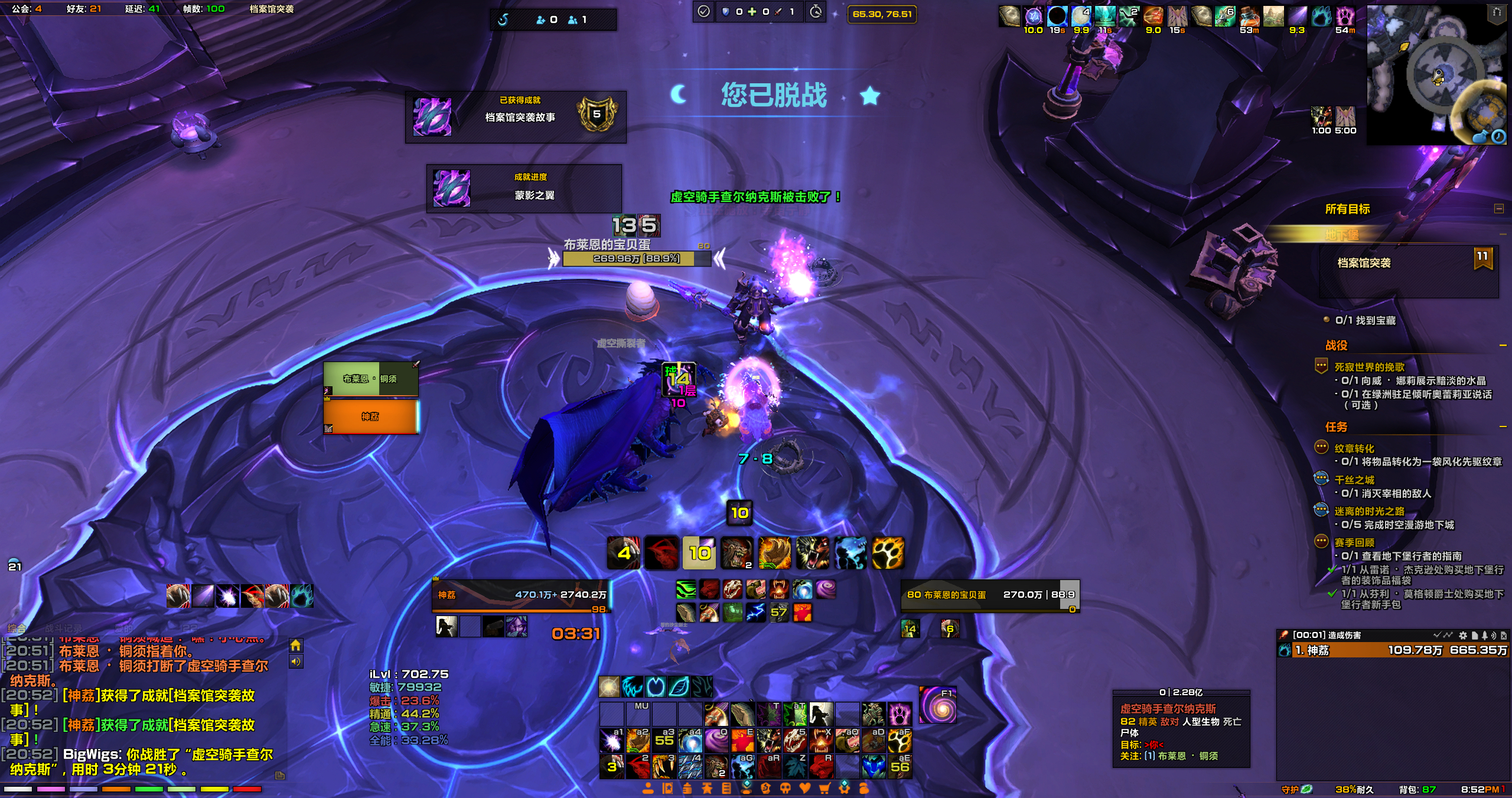Select 布莱恩·铜须 party frame

pyautogui.click(x=370, y=379)
